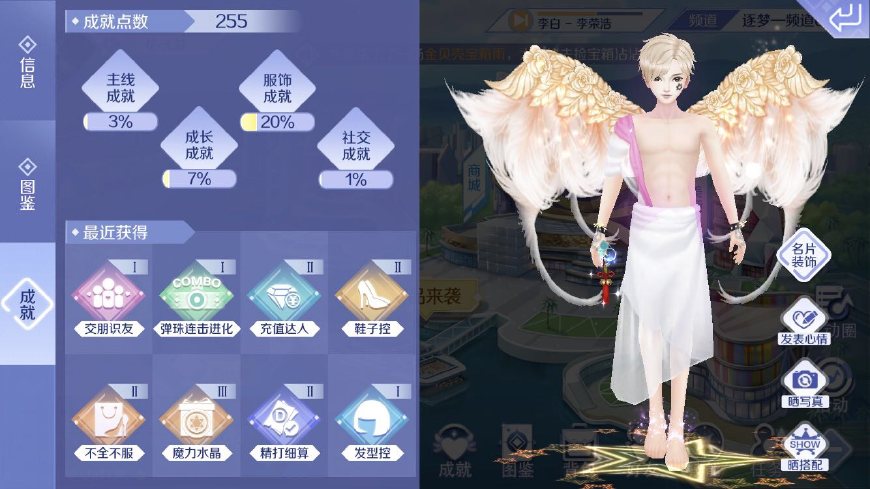View the 弹珠连击进化 achievement badge

pos(197,297)
